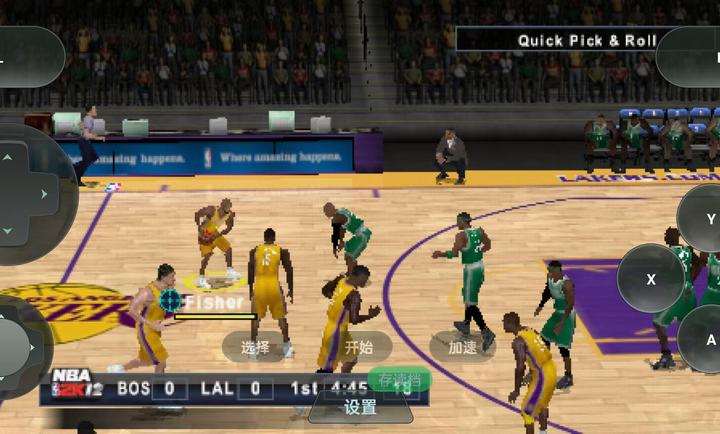Image resolution: width=720 pixels, height=434 pixels.
Task: Tap the on-screen X button
Action: click(651, 279)
